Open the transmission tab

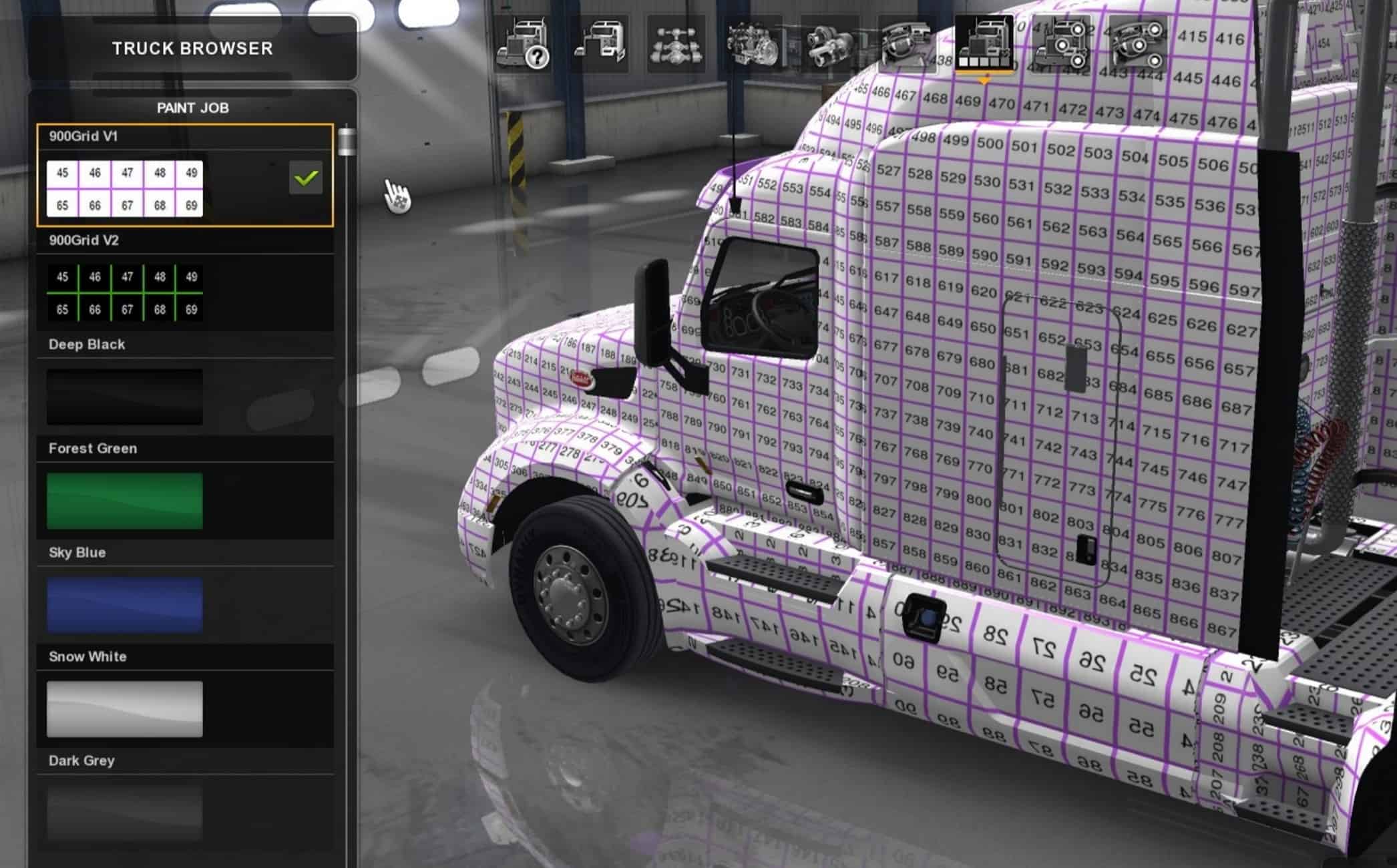pos(829,44)
